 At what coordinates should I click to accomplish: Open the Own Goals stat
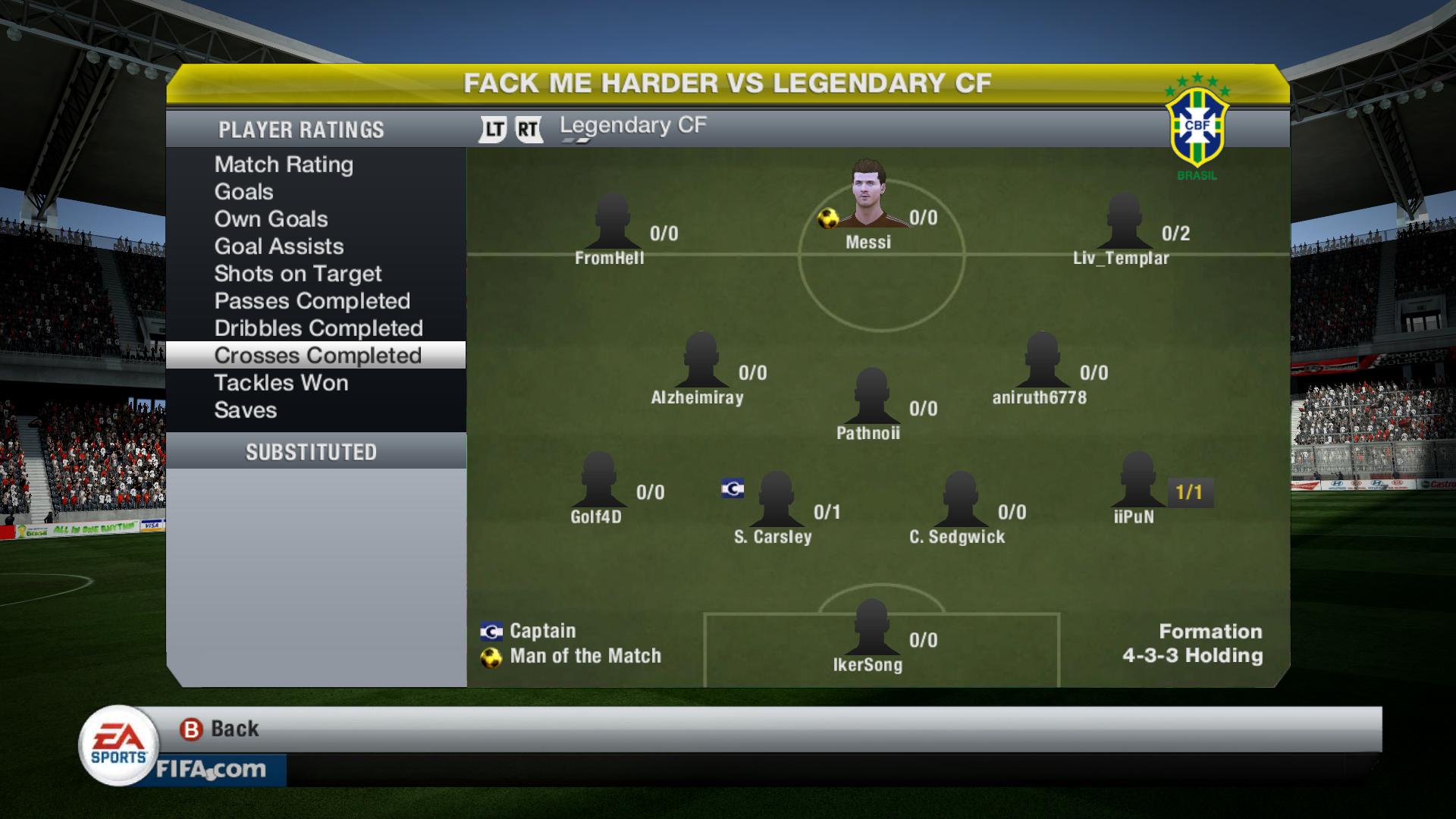point(271,219)
